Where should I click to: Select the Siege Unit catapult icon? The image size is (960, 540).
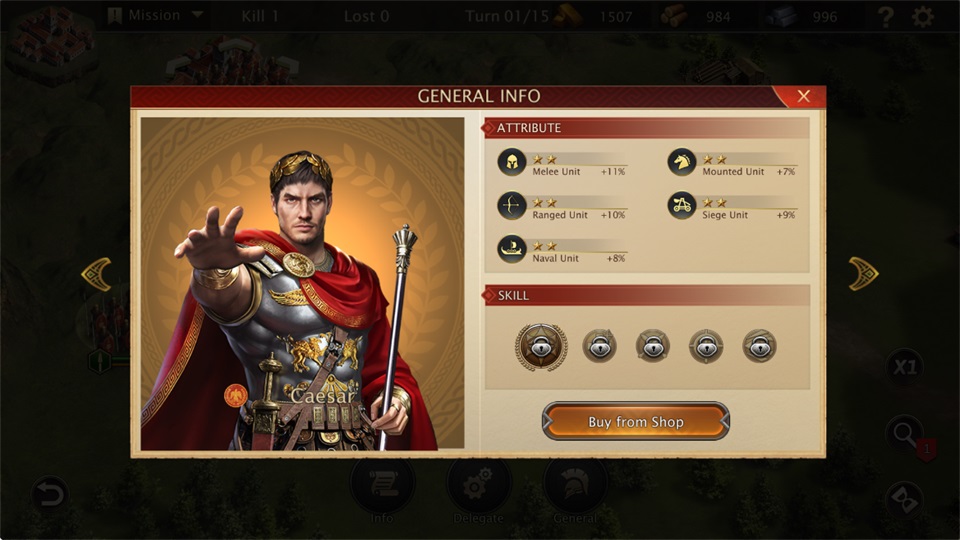(682, 206)
